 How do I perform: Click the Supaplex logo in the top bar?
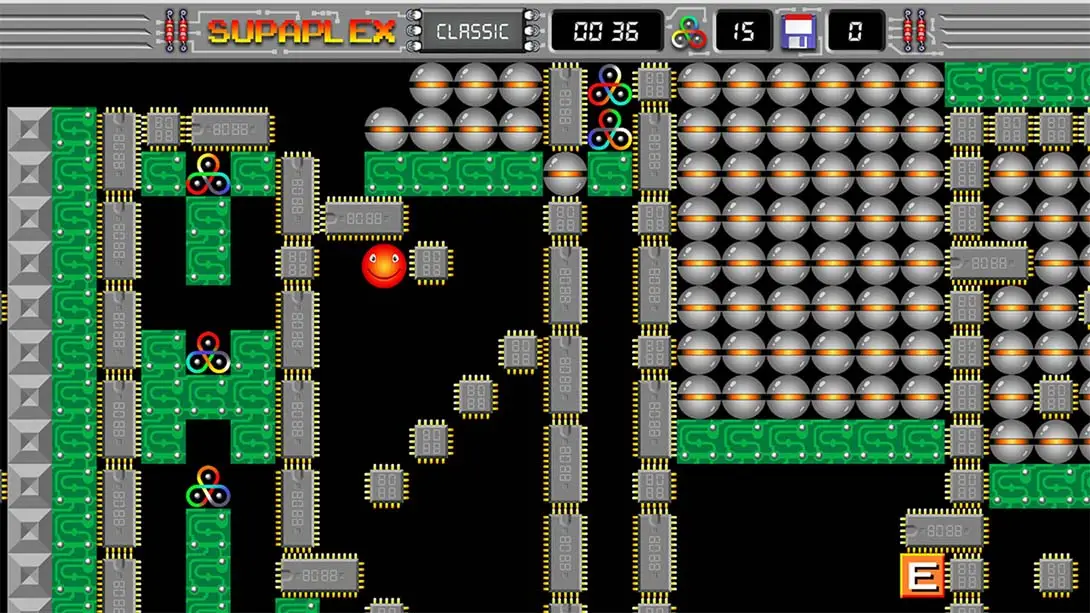tap(301, 31)
